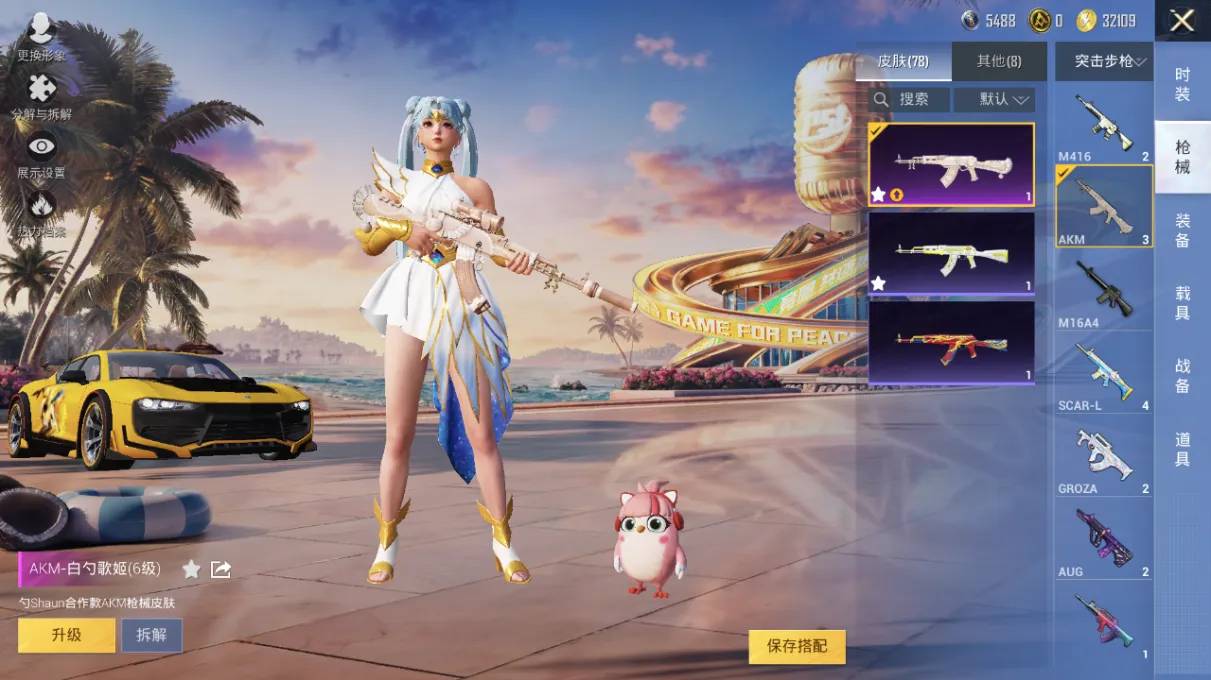Open the 默认 sort dropdown
The width and height of the screenshot is (1211, 680).
pyautogui.click(x=994, y=99)
